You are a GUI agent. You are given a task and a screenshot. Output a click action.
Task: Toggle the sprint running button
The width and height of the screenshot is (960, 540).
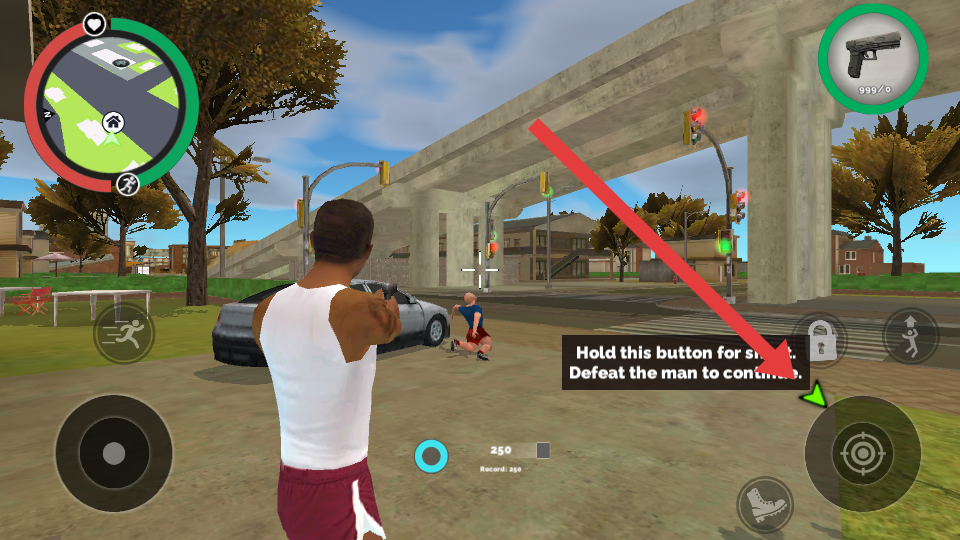(124, 334)
